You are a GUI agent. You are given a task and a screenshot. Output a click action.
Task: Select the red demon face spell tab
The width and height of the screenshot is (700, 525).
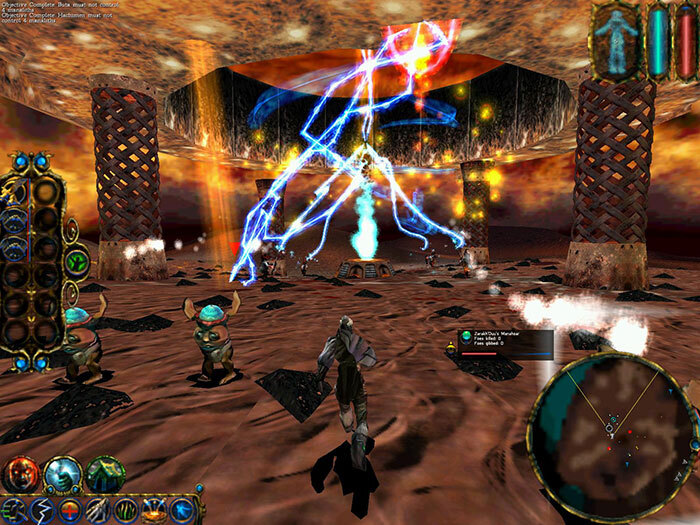(x=21, y=474)
